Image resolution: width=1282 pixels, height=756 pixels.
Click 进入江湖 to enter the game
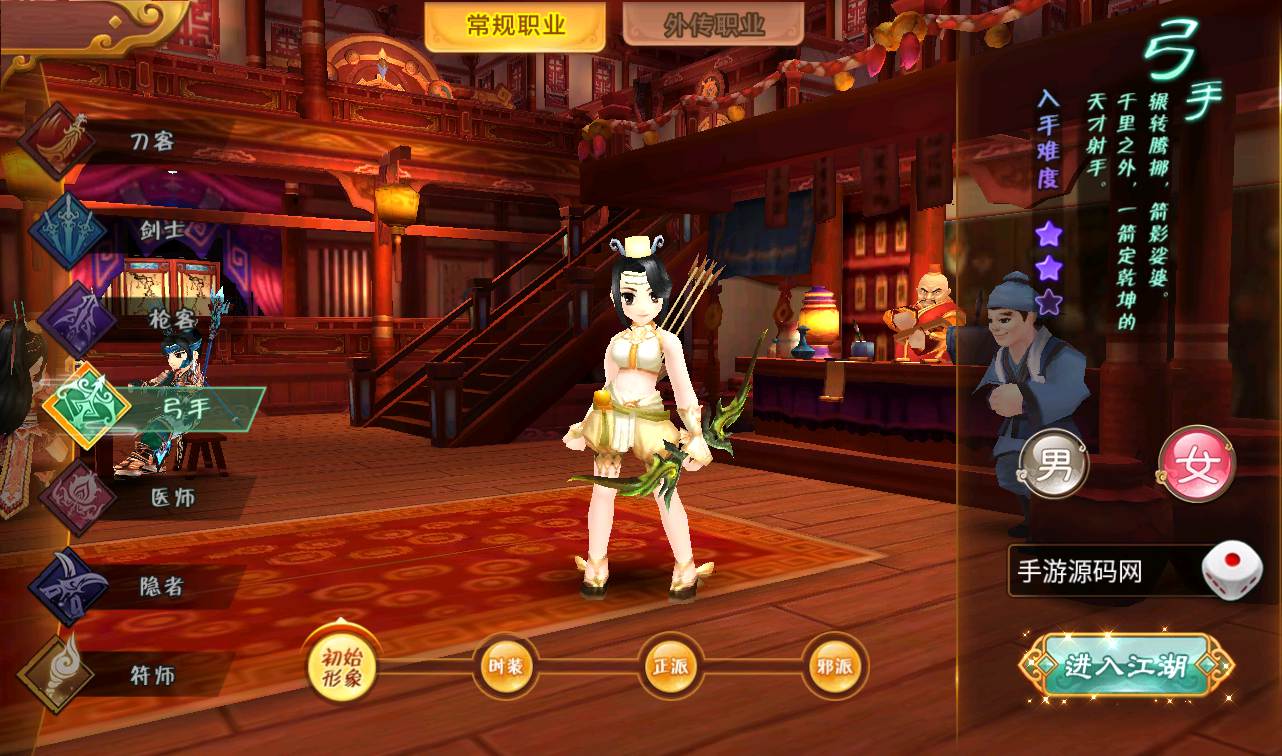pos(1126,665)
